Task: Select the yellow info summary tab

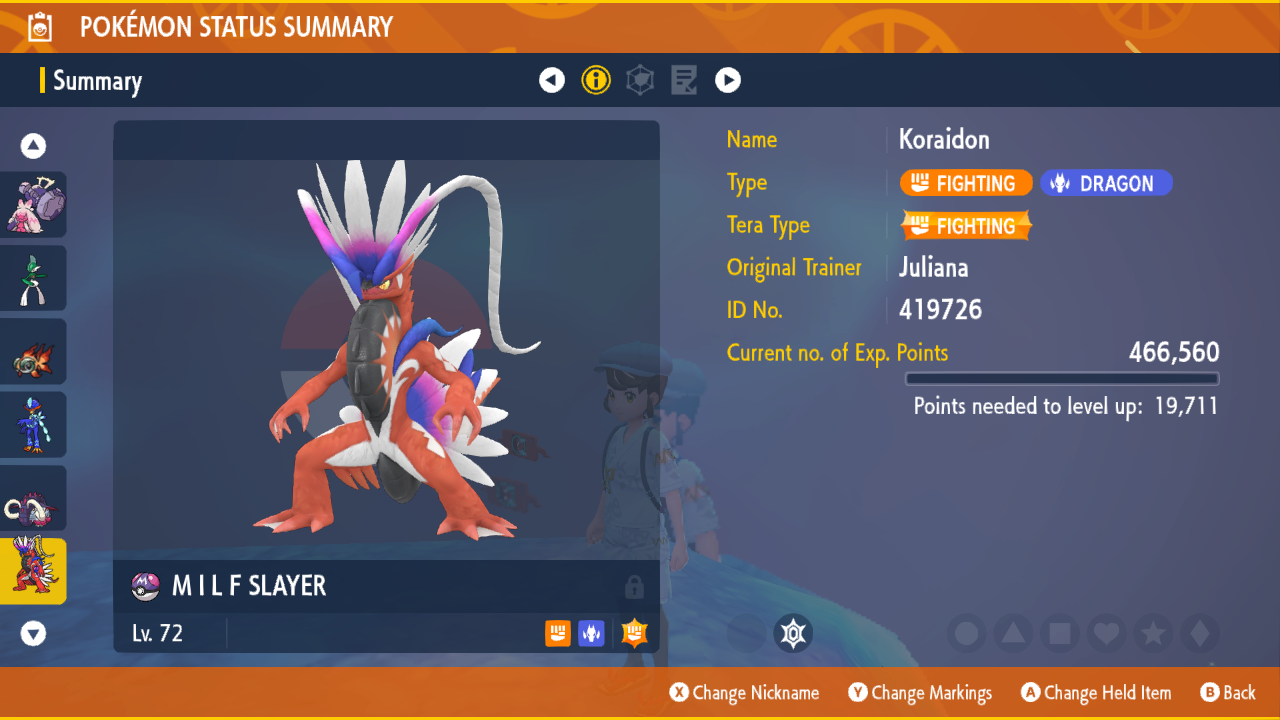Action: tap(596, 80)
